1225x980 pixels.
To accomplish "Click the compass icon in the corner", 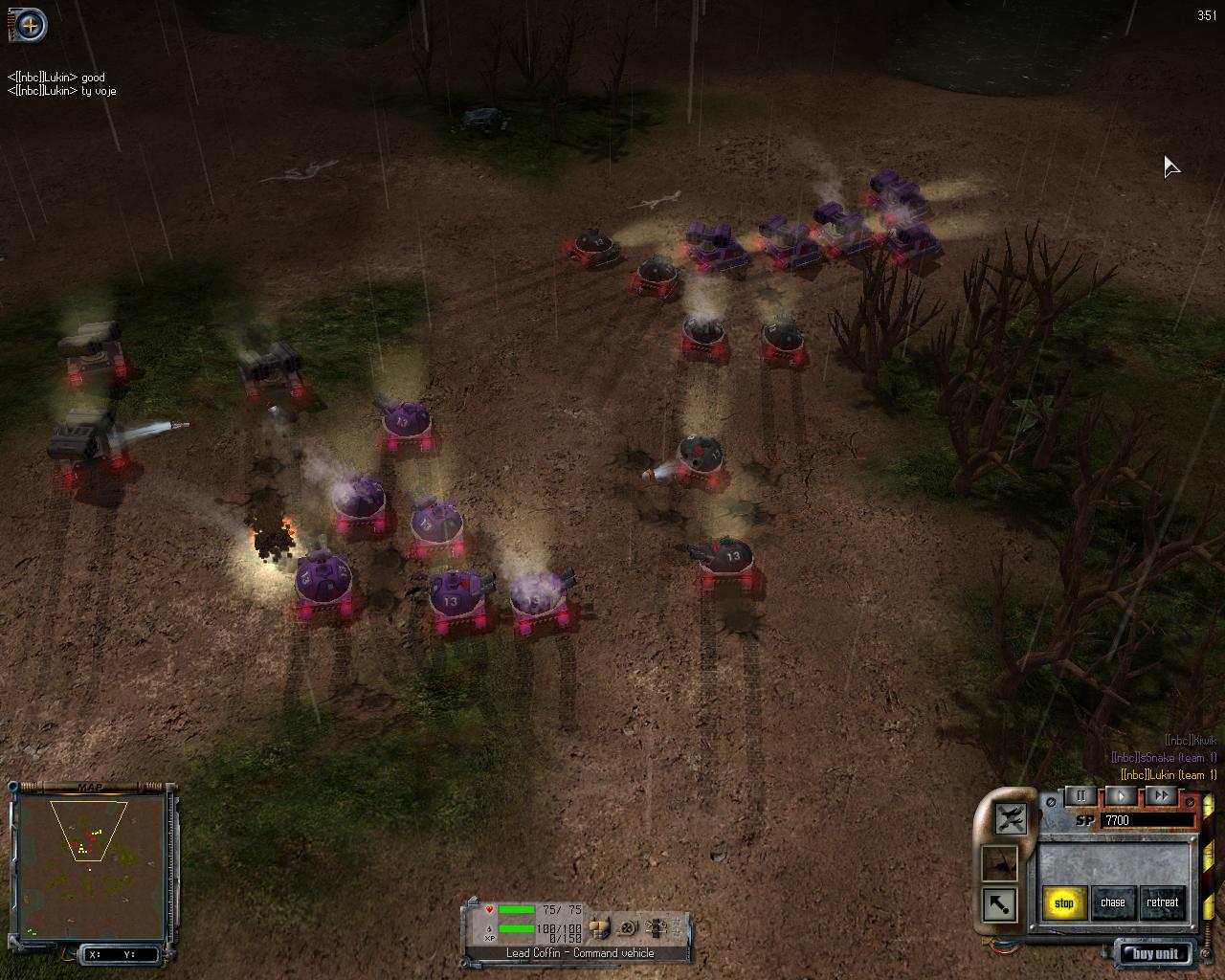I will coord(30,25).
